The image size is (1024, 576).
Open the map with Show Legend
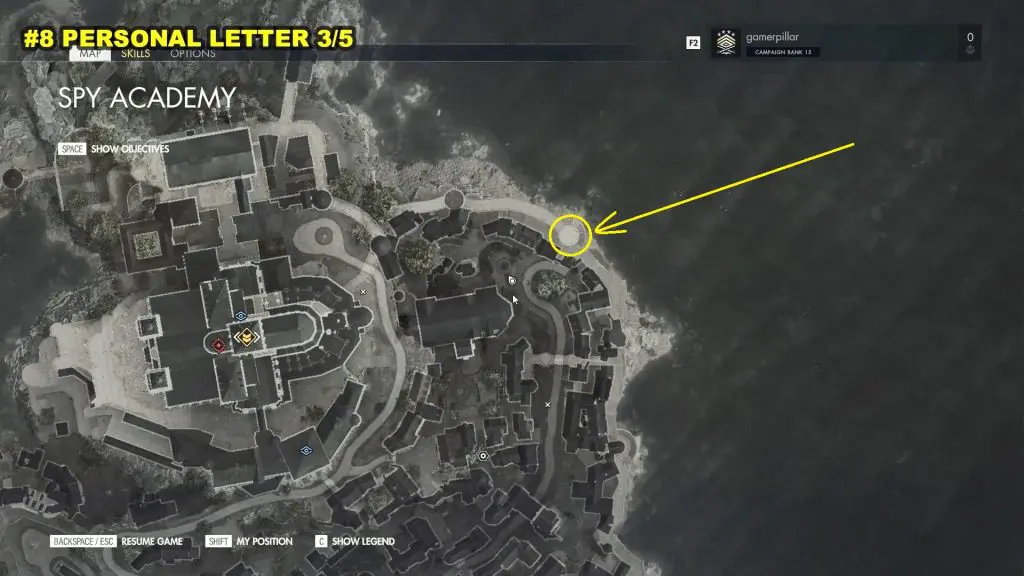pyautogui.click(x=363, y=541)
